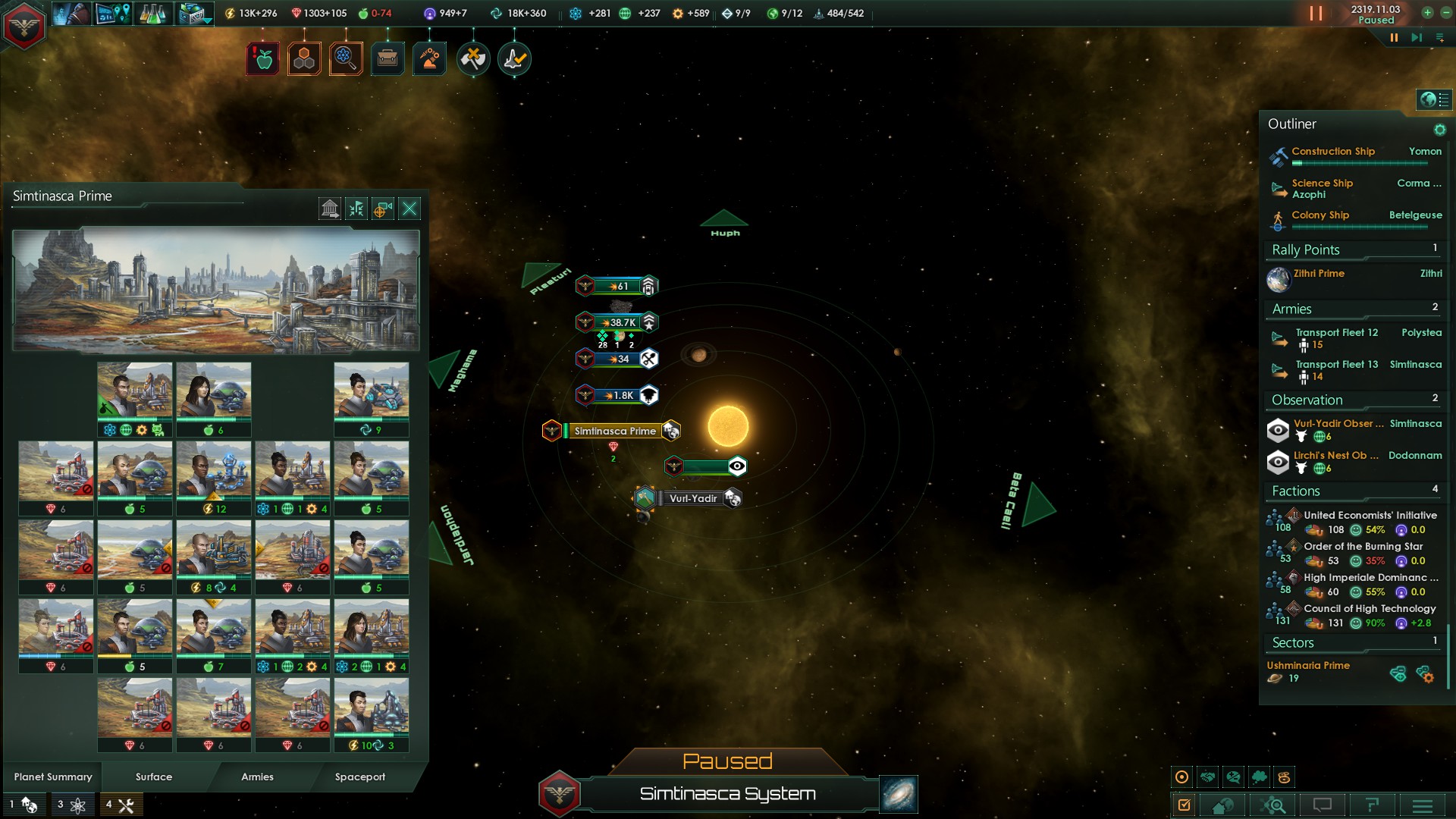Open the empire emblem government menu
The width and height of the screenshot is (1456, 819).
[24, 26]
